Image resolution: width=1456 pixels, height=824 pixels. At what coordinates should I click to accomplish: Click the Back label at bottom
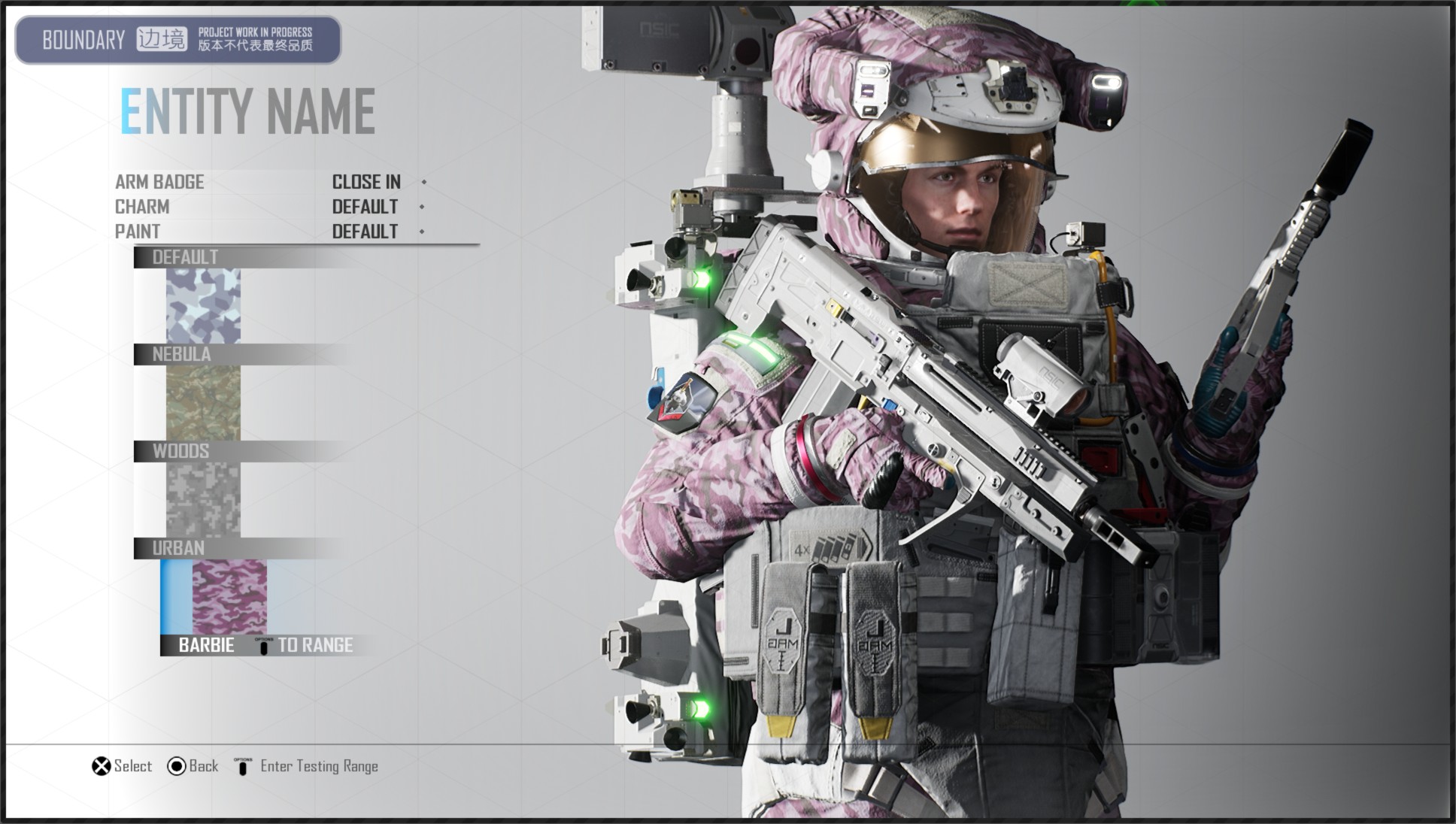click(x=203, y=766)
